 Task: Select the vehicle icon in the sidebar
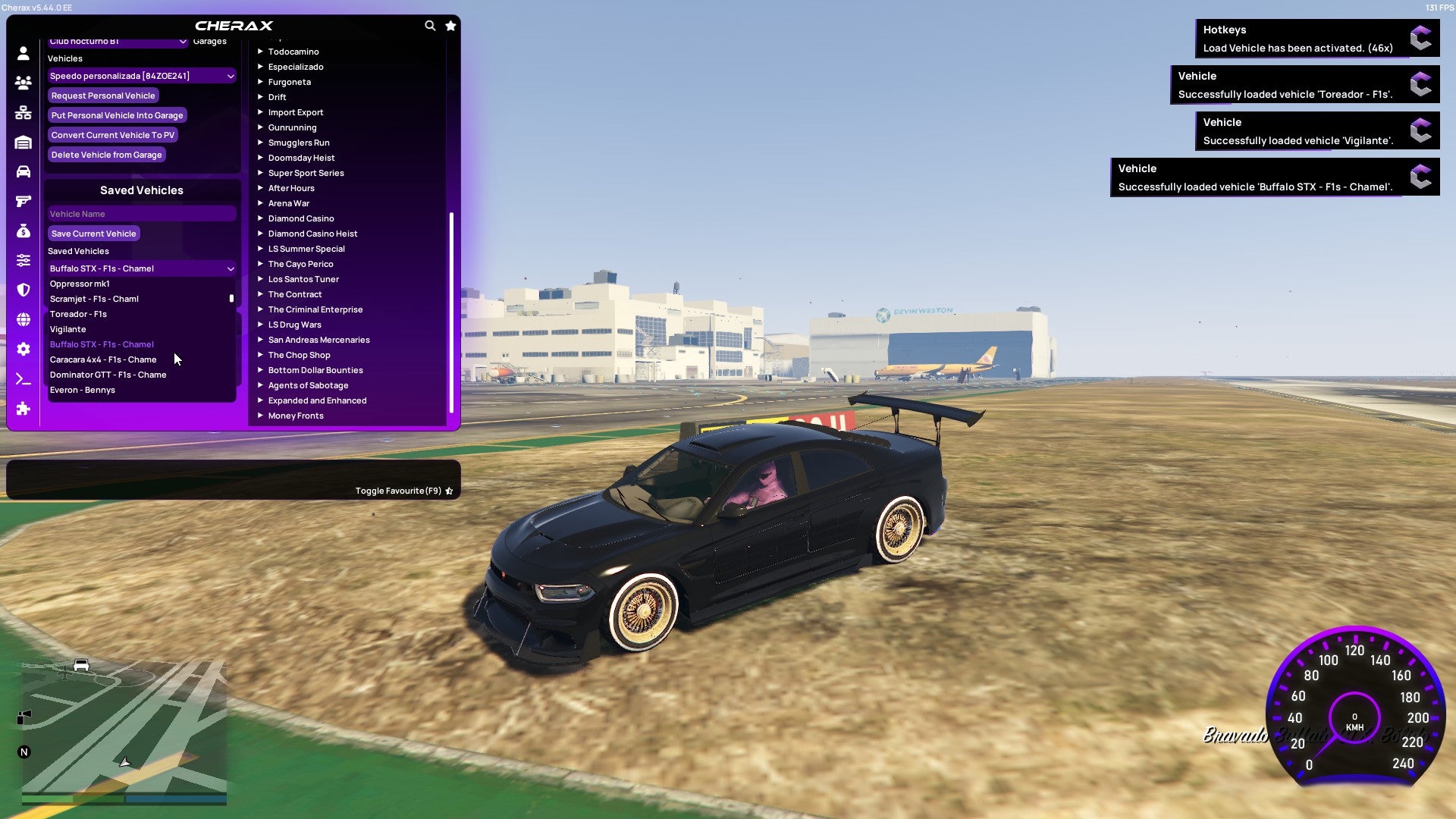point(23,173)
